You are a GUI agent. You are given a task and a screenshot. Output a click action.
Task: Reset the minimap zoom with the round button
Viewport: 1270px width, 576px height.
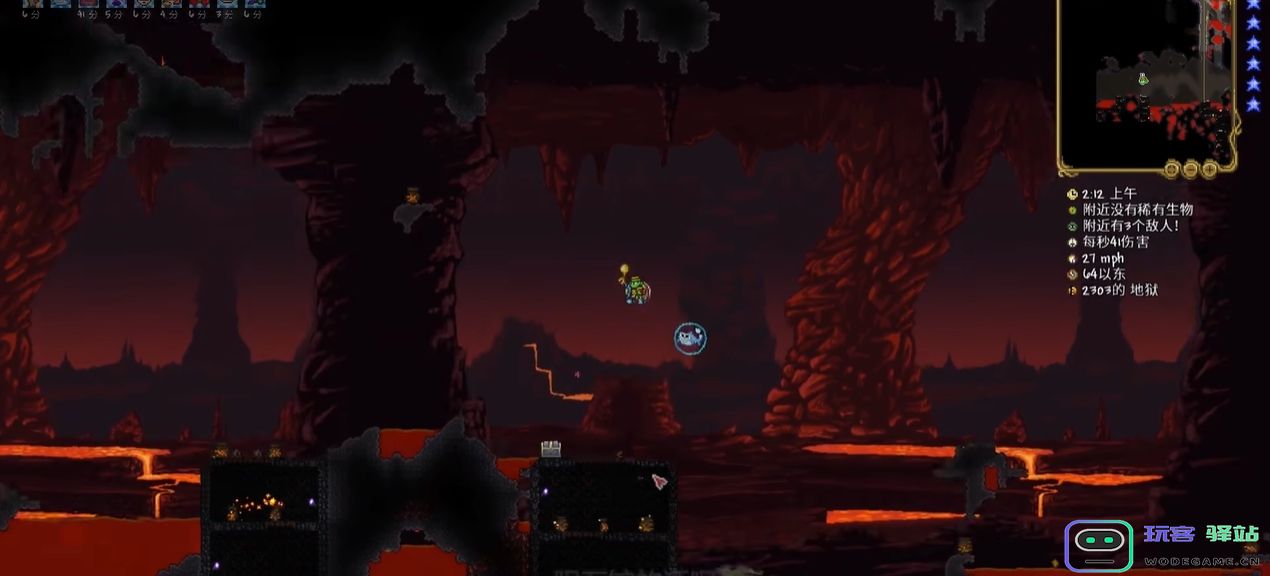pyautogui.click(x=1169, y=170)
